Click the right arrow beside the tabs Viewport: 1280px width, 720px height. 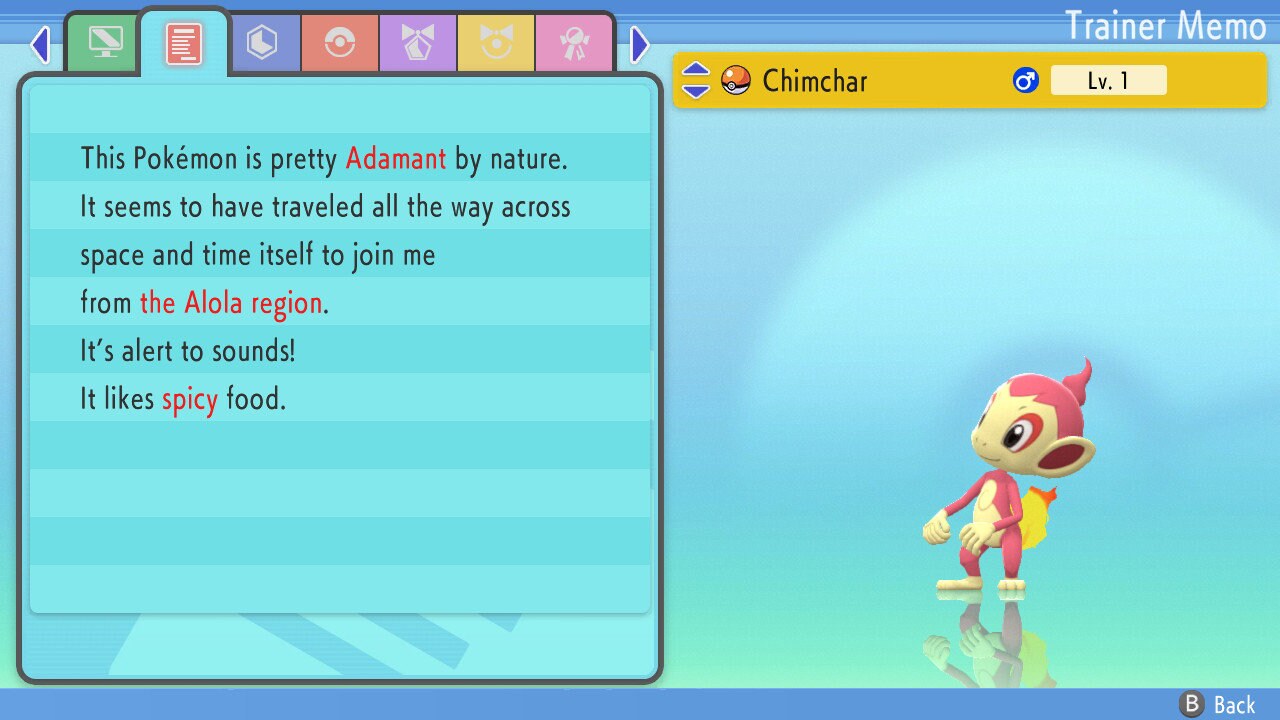pyautogui.click(x=640, y=44)
